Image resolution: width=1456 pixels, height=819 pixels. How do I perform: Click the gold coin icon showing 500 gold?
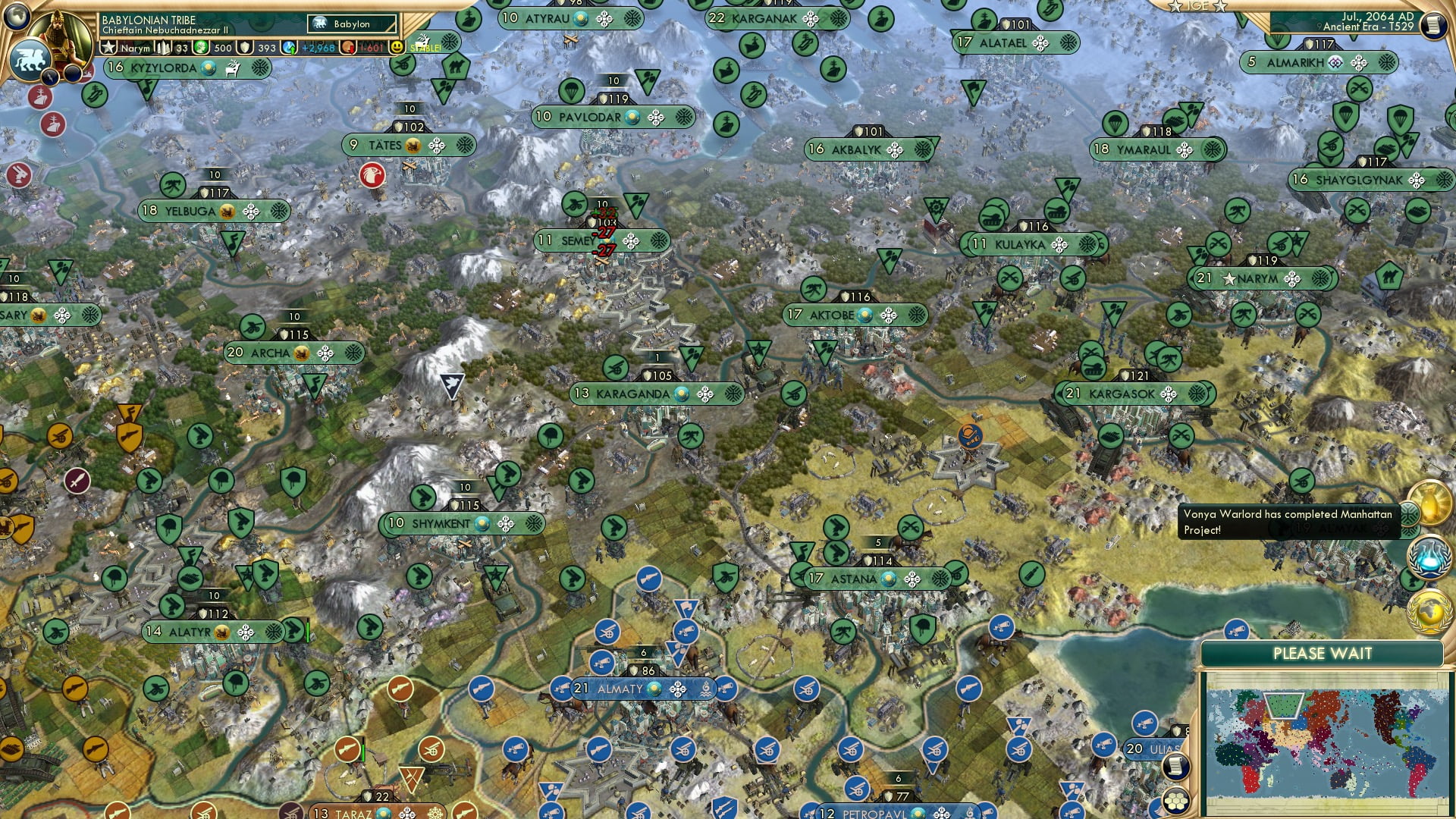(x=199, y=46)
